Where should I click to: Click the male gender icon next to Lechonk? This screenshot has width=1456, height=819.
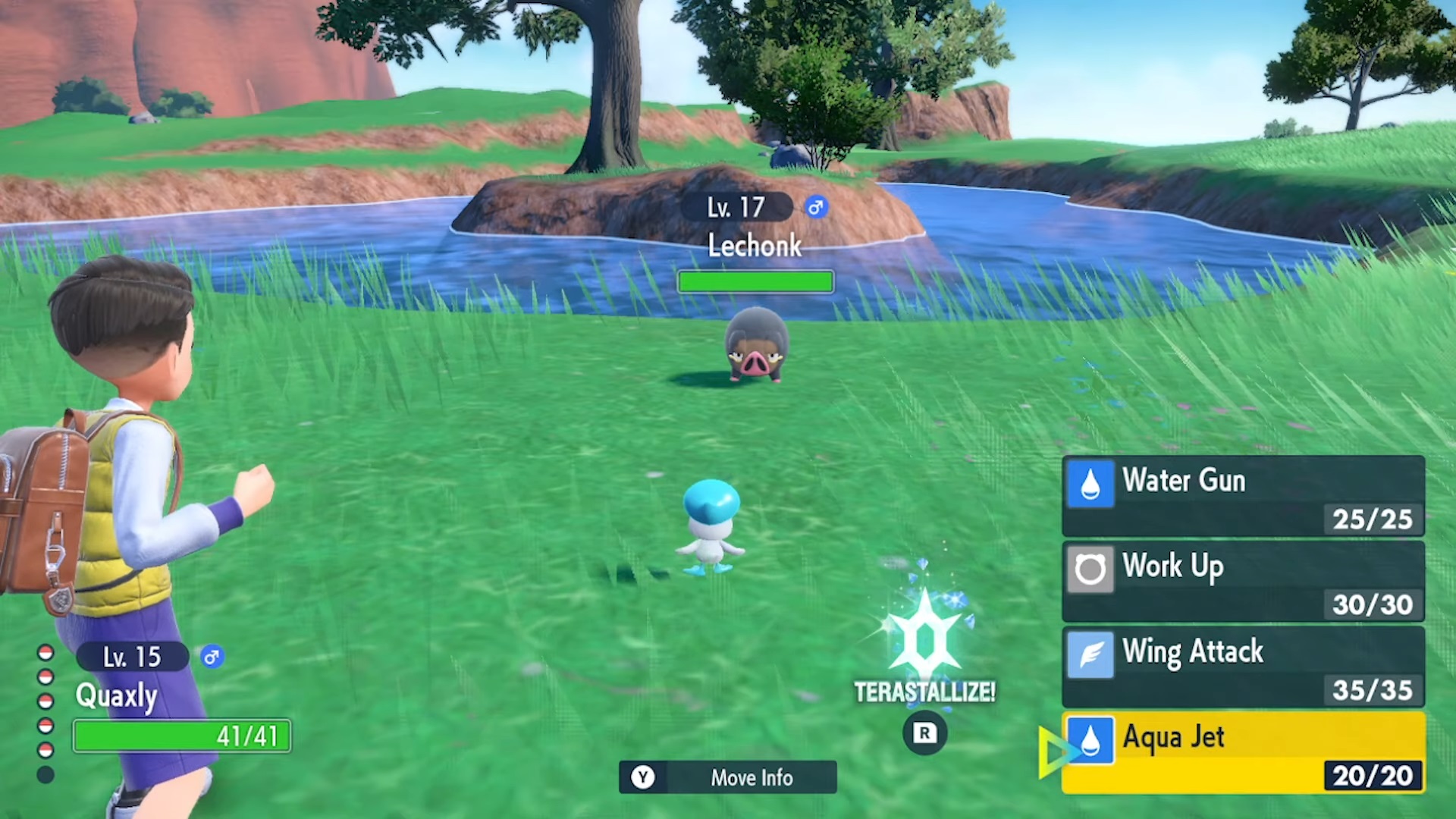pyautogui.click(x=815, y=207)
